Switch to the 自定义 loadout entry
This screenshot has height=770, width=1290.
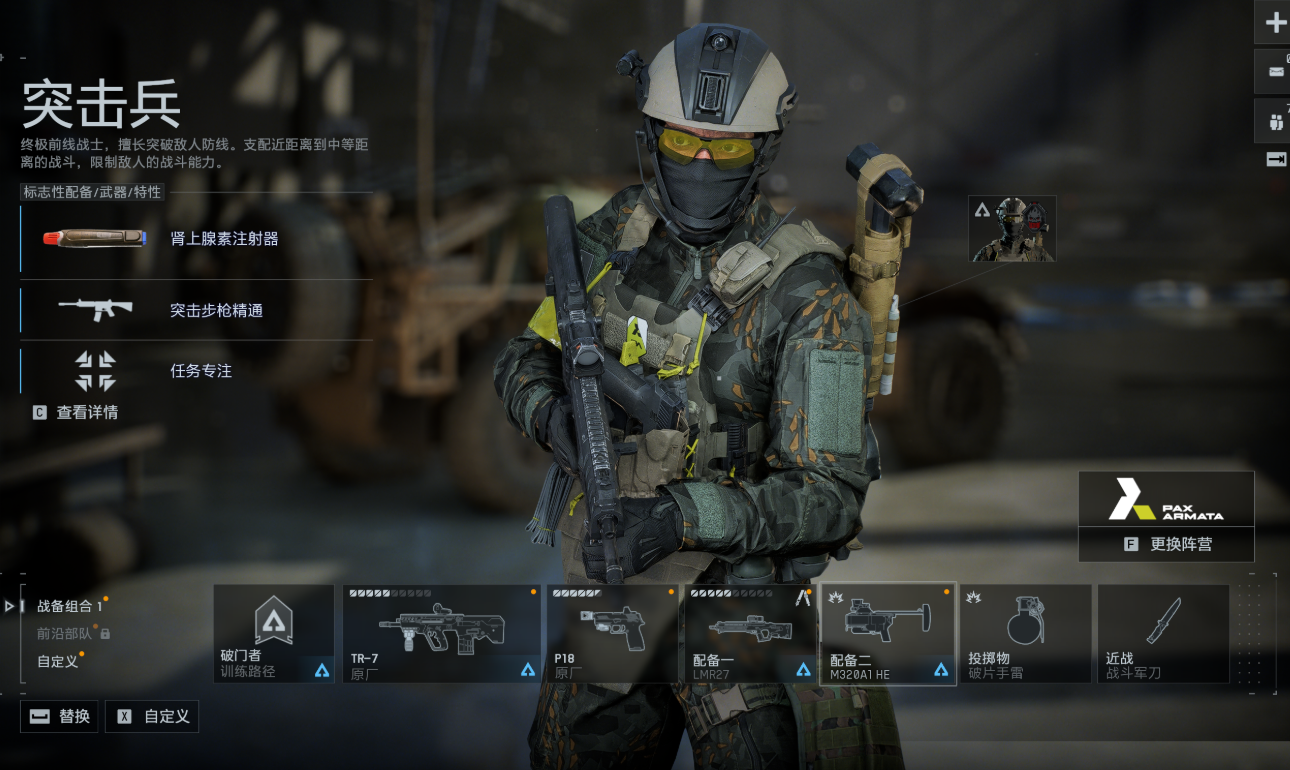58,661
